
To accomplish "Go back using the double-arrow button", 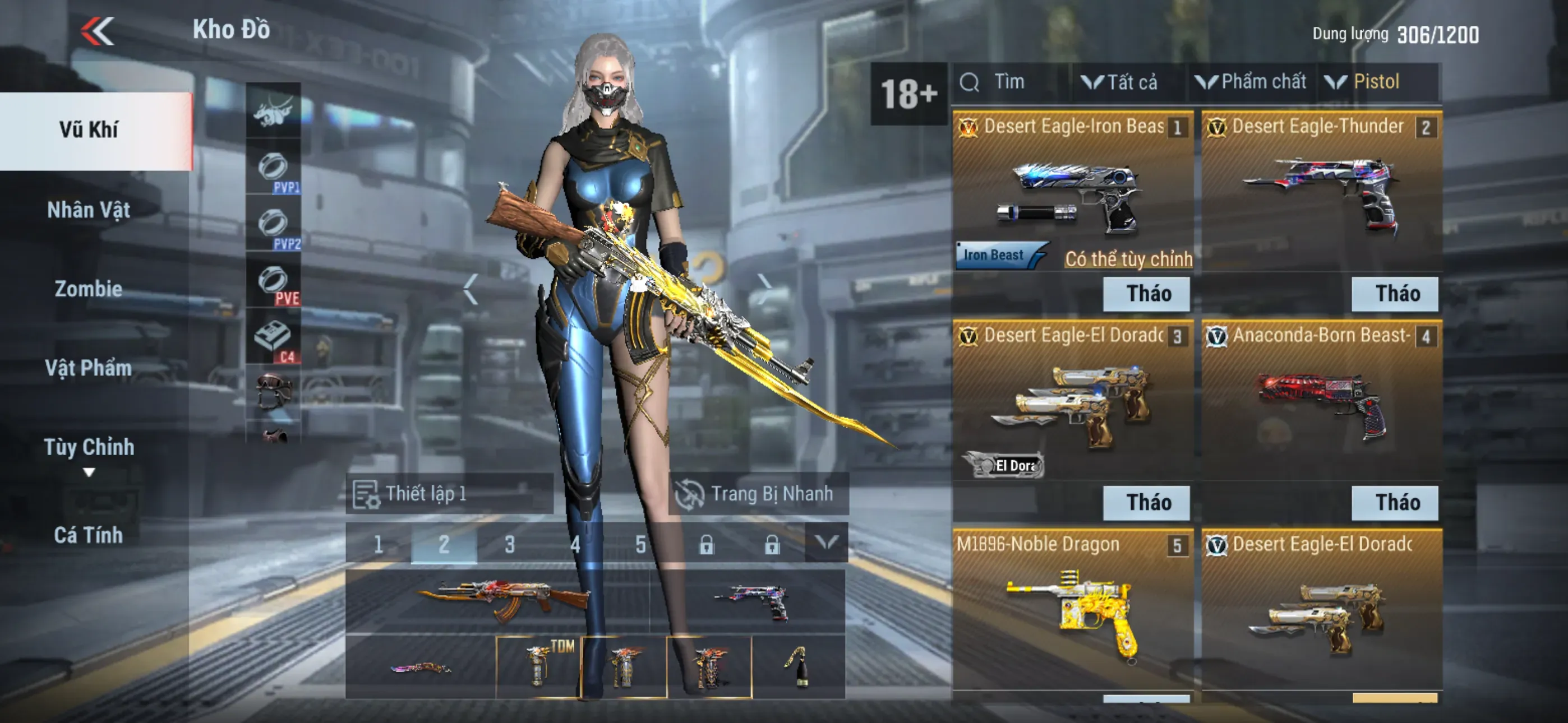I will pyautogui.click(x=98, y=30).
